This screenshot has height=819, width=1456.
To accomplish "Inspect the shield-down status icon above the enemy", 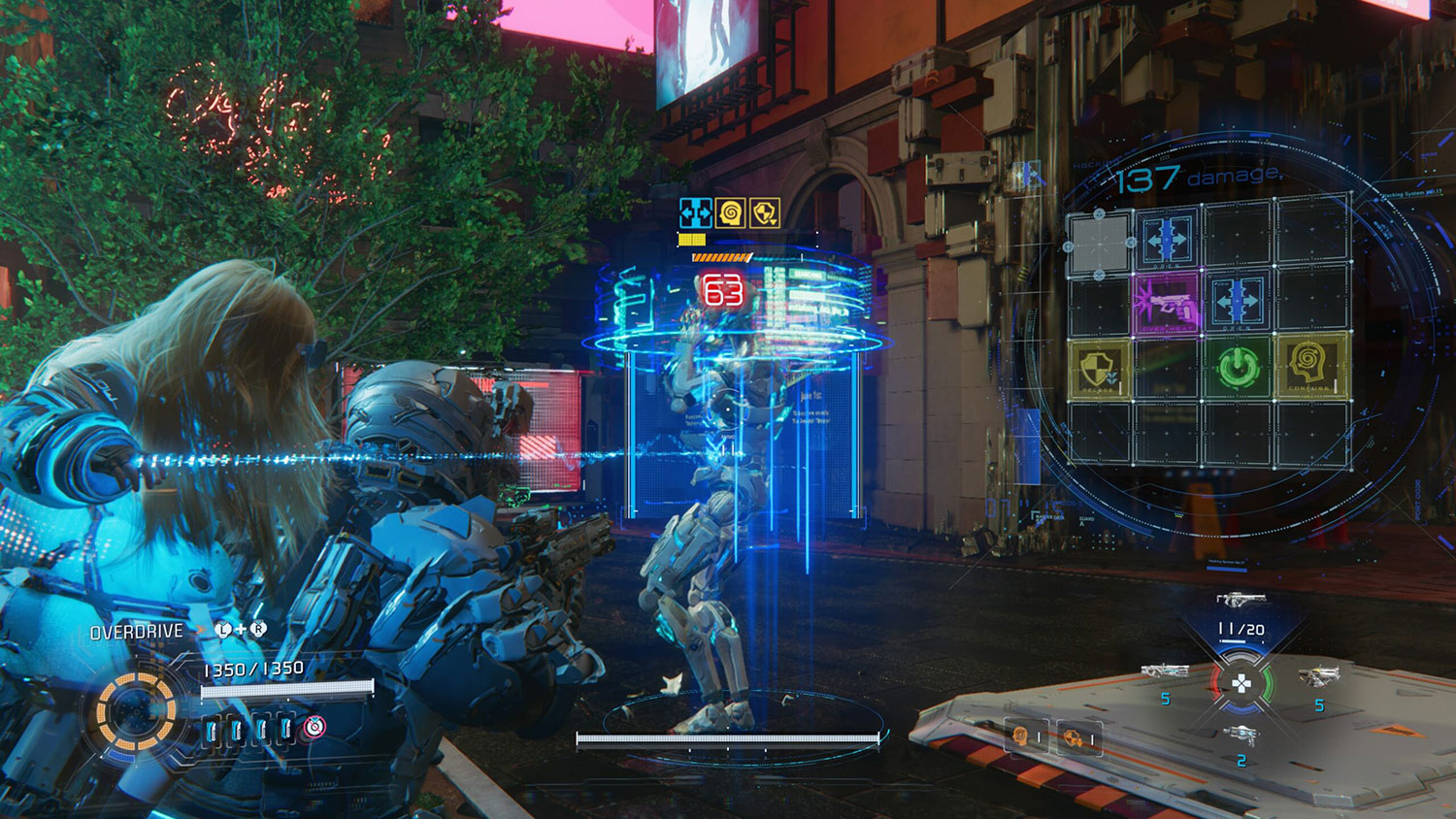I will click(765, 213).
